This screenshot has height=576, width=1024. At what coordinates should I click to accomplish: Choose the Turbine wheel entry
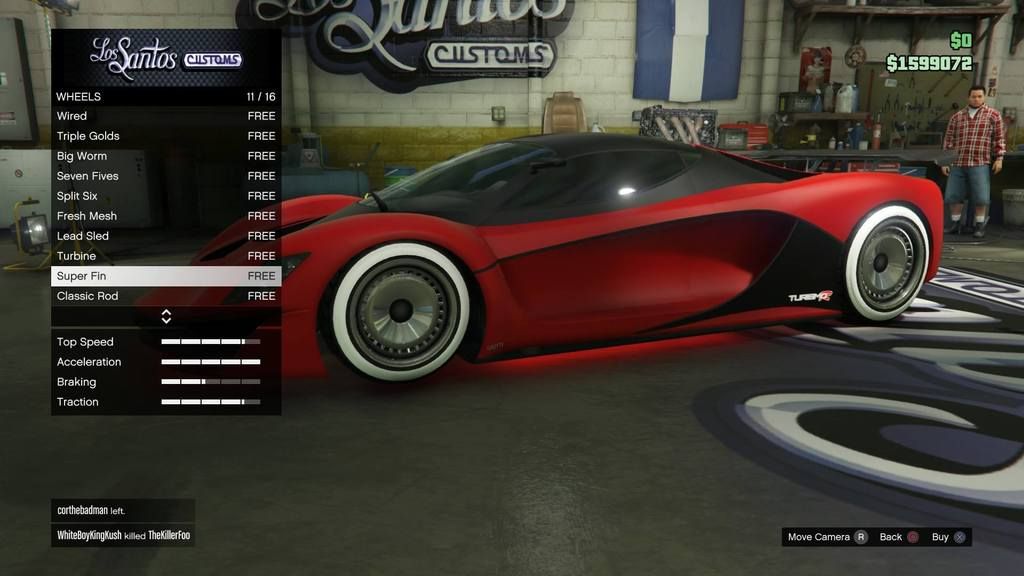[165, 256]
